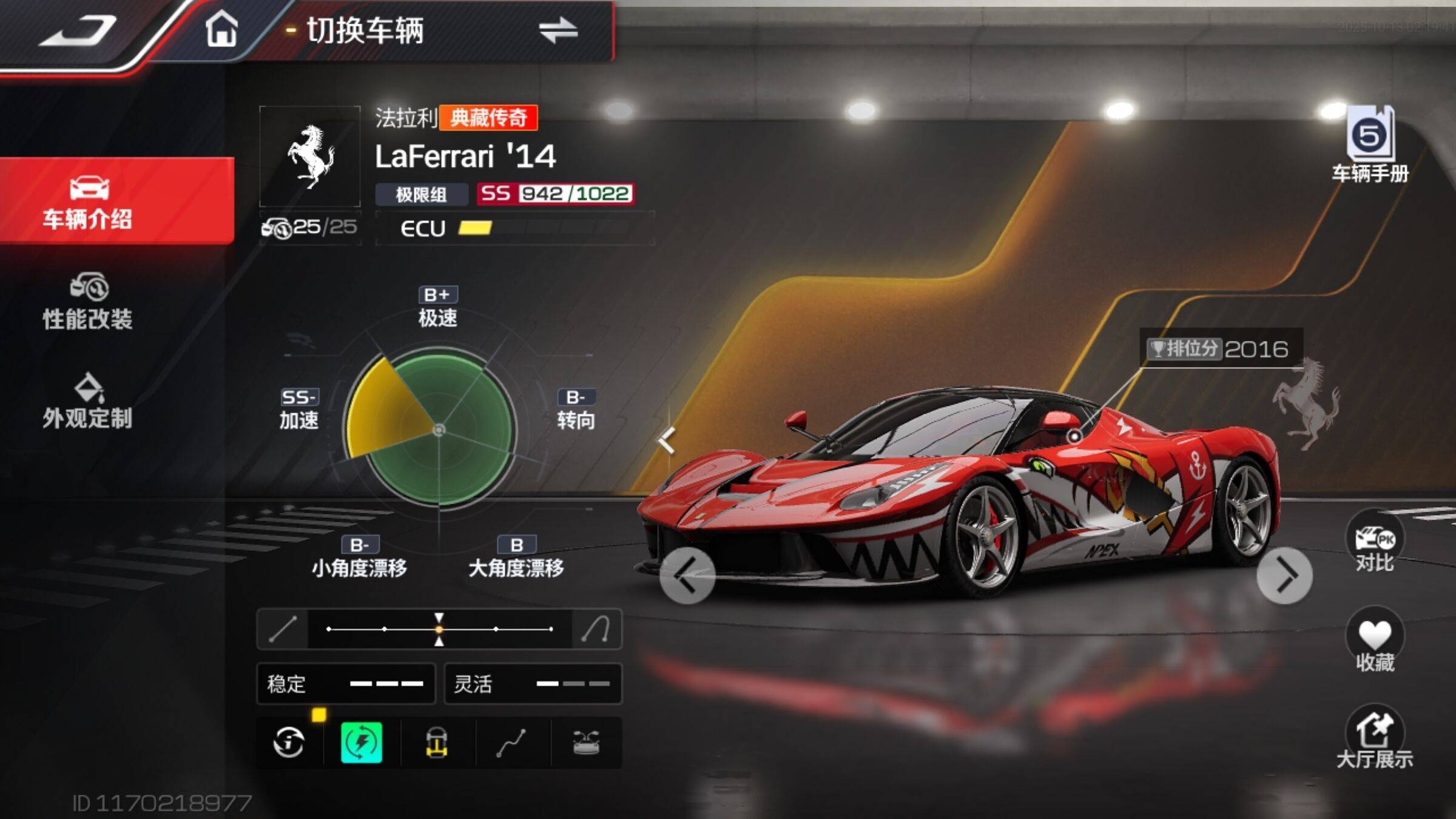1456x819 pixels.
Task: Open the curve graph icon
Action: pos(511,742)
